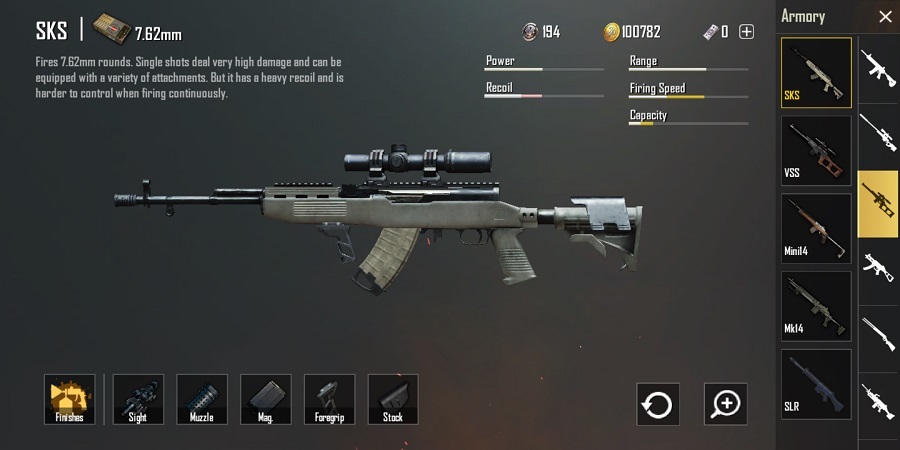The height and width of the screenshot is (450, 900).
Task: Zoom in on the weapon with magnifier button
Action: [x=725, y=404]
